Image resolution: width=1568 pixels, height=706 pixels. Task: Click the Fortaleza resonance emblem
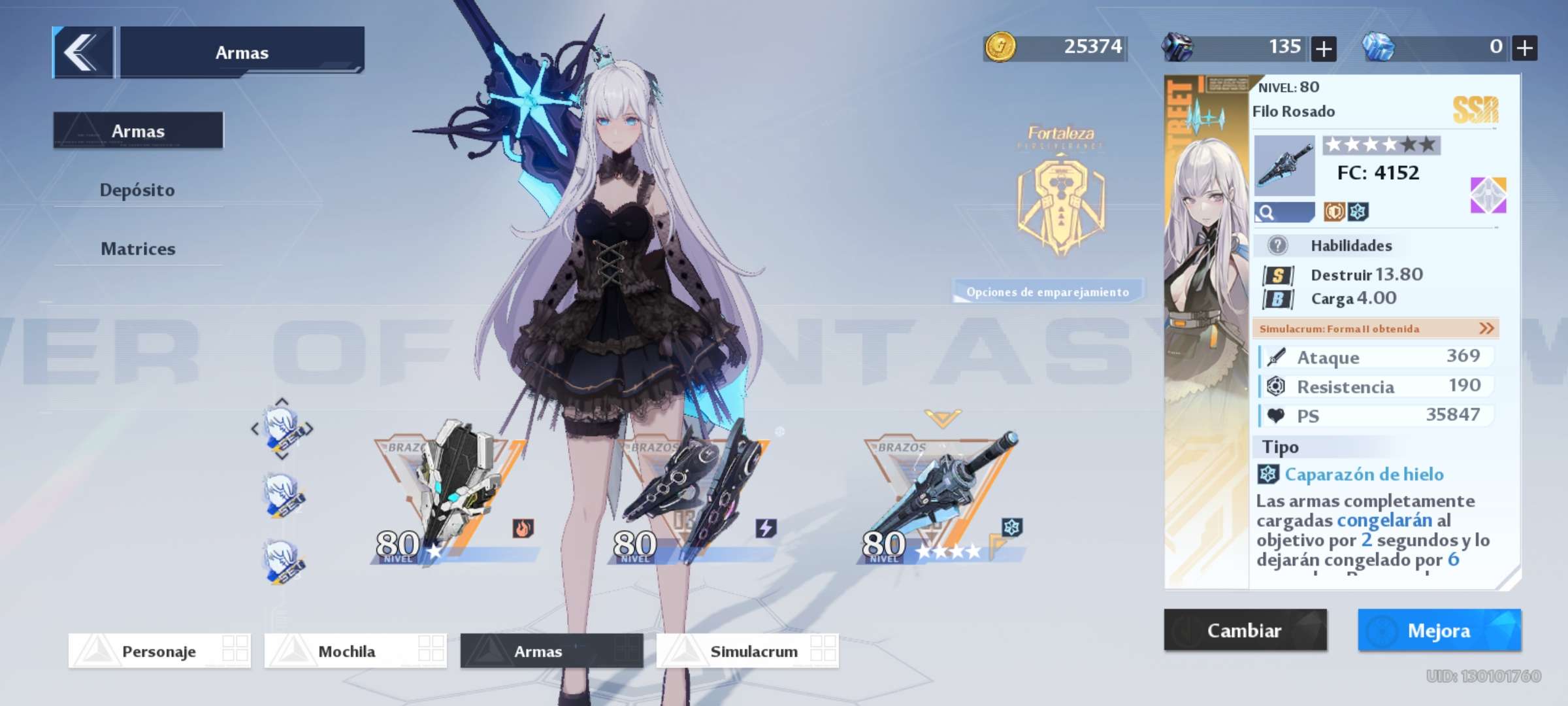[1060, 203]
